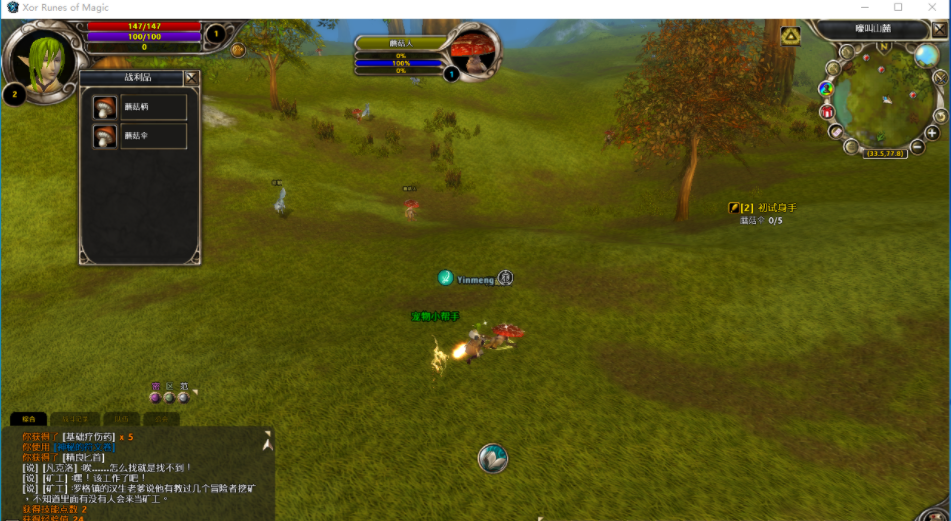951x521 pixels.
Task: Open the red gift box icon
Action: pyautogui.click(x=827, y=112)
